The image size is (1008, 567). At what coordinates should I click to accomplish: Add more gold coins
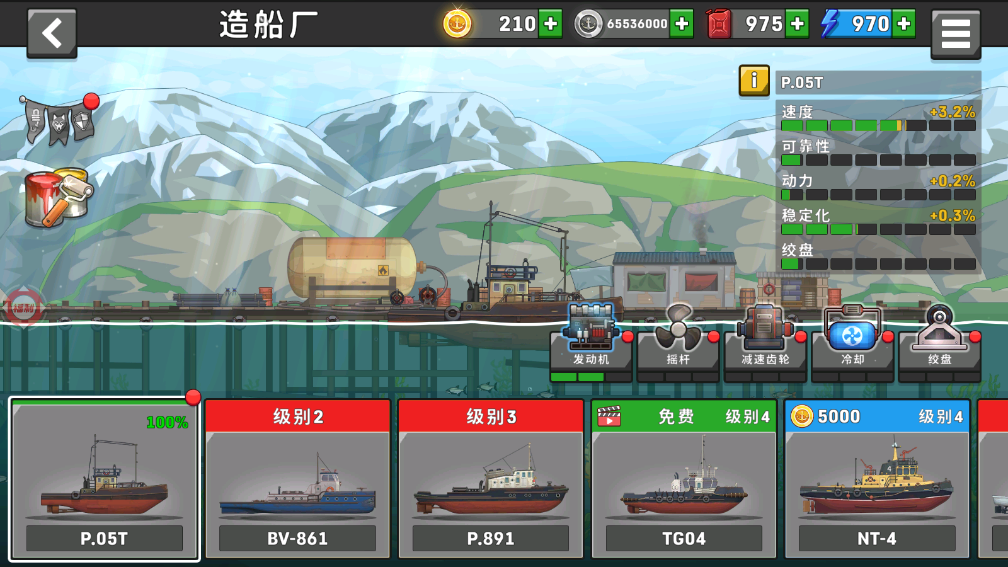[x=550, y=24]
